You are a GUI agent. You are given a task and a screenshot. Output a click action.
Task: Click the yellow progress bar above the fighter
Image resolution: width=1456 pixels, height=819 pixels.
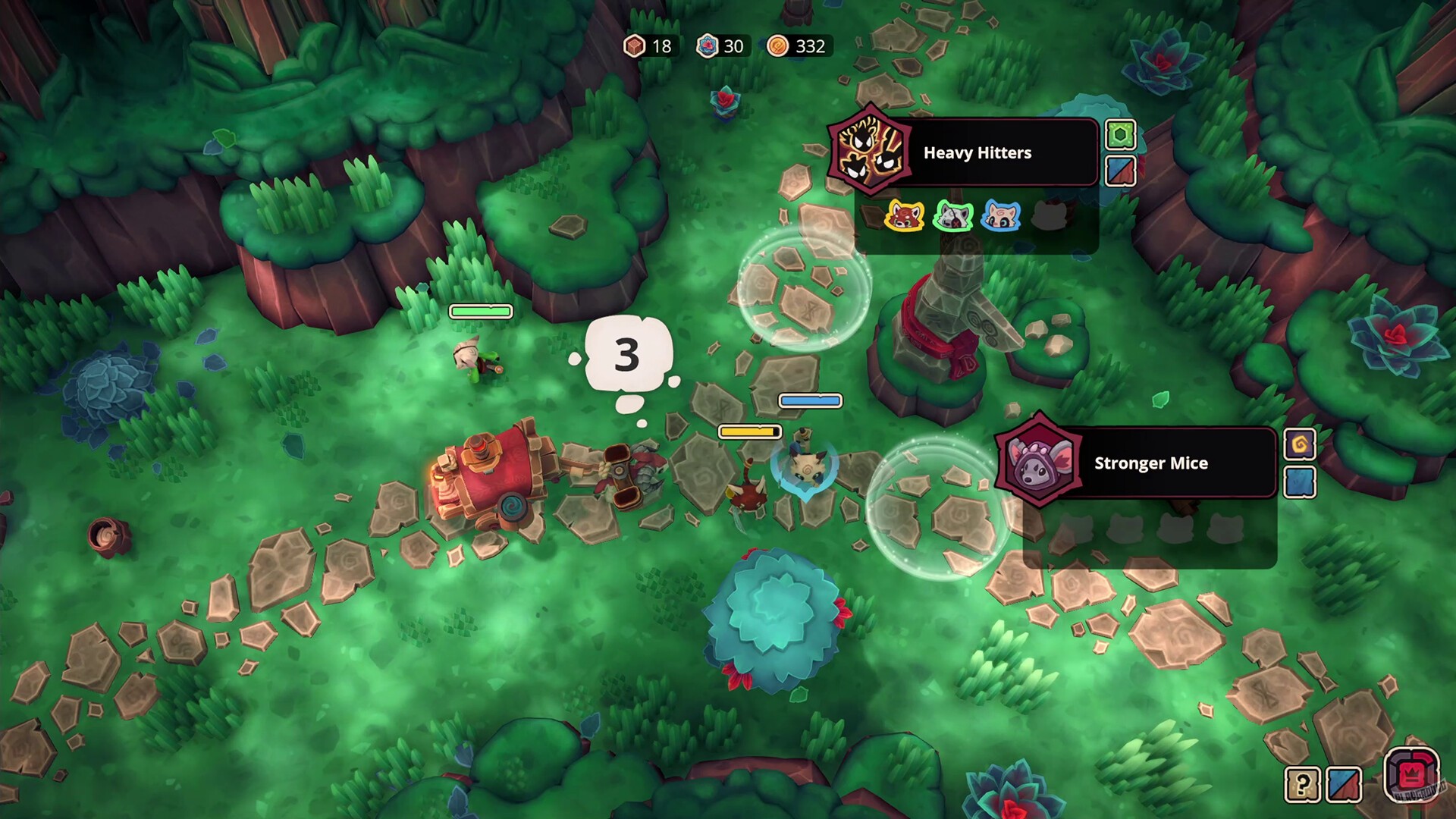[749, 431]
